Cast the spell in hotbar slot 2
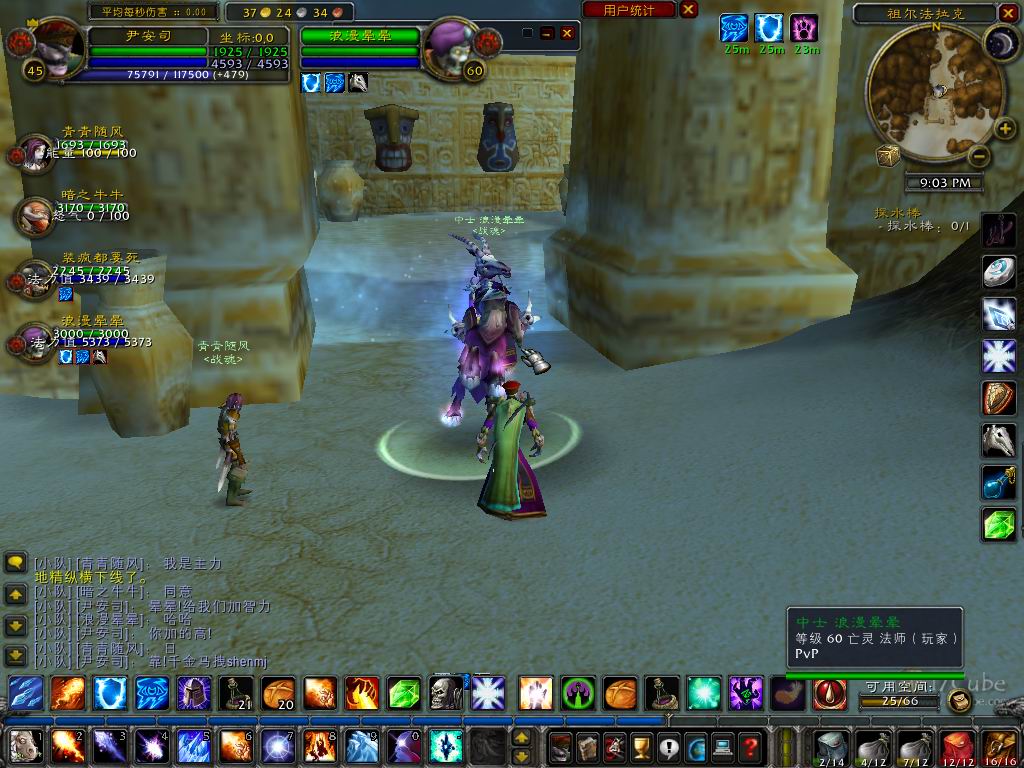Viewport: 1024px width, 768px height. [x=67, y=746]
